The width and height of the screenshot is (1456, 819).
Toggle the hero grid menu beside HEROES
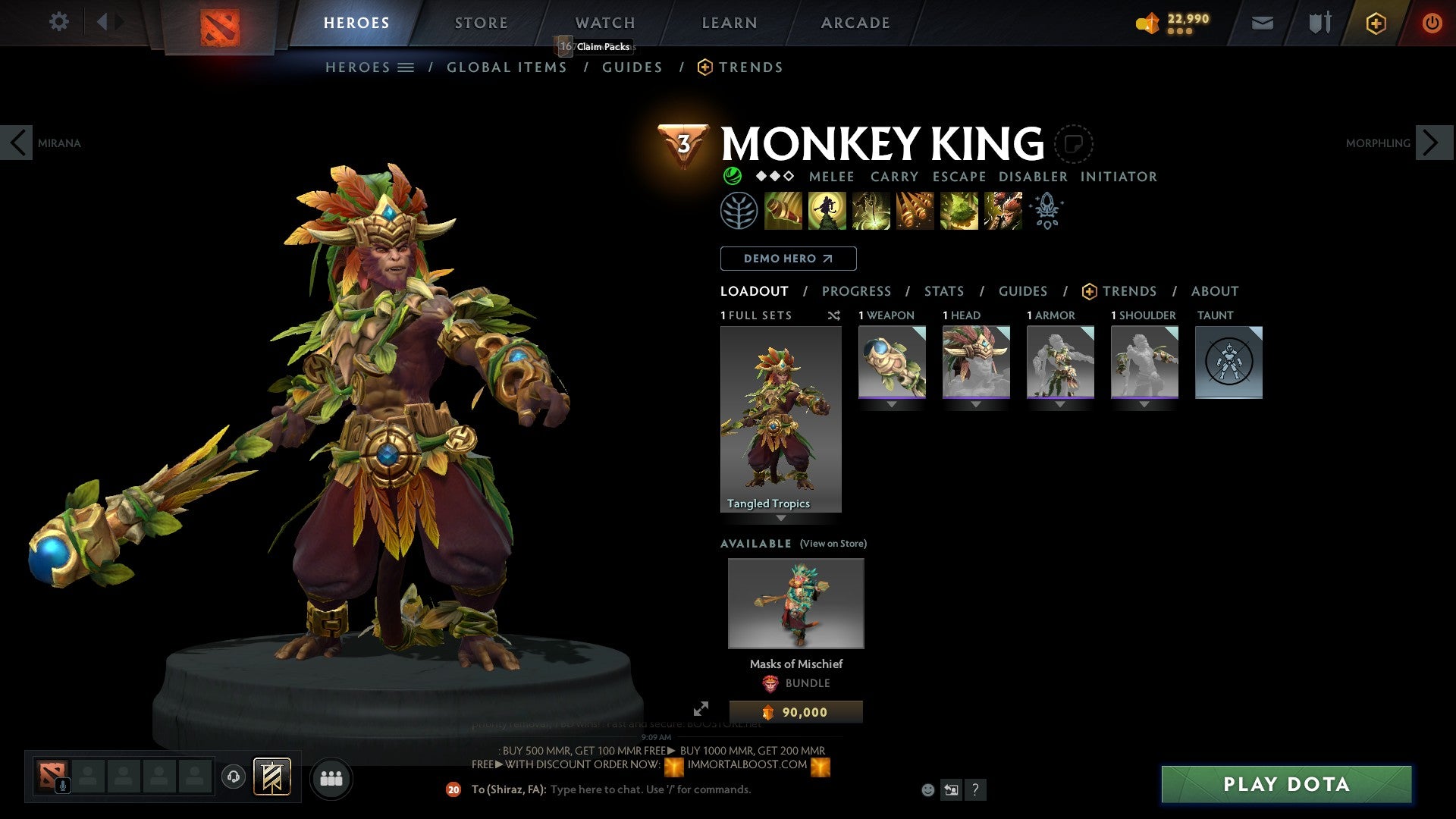pos(407,67)
